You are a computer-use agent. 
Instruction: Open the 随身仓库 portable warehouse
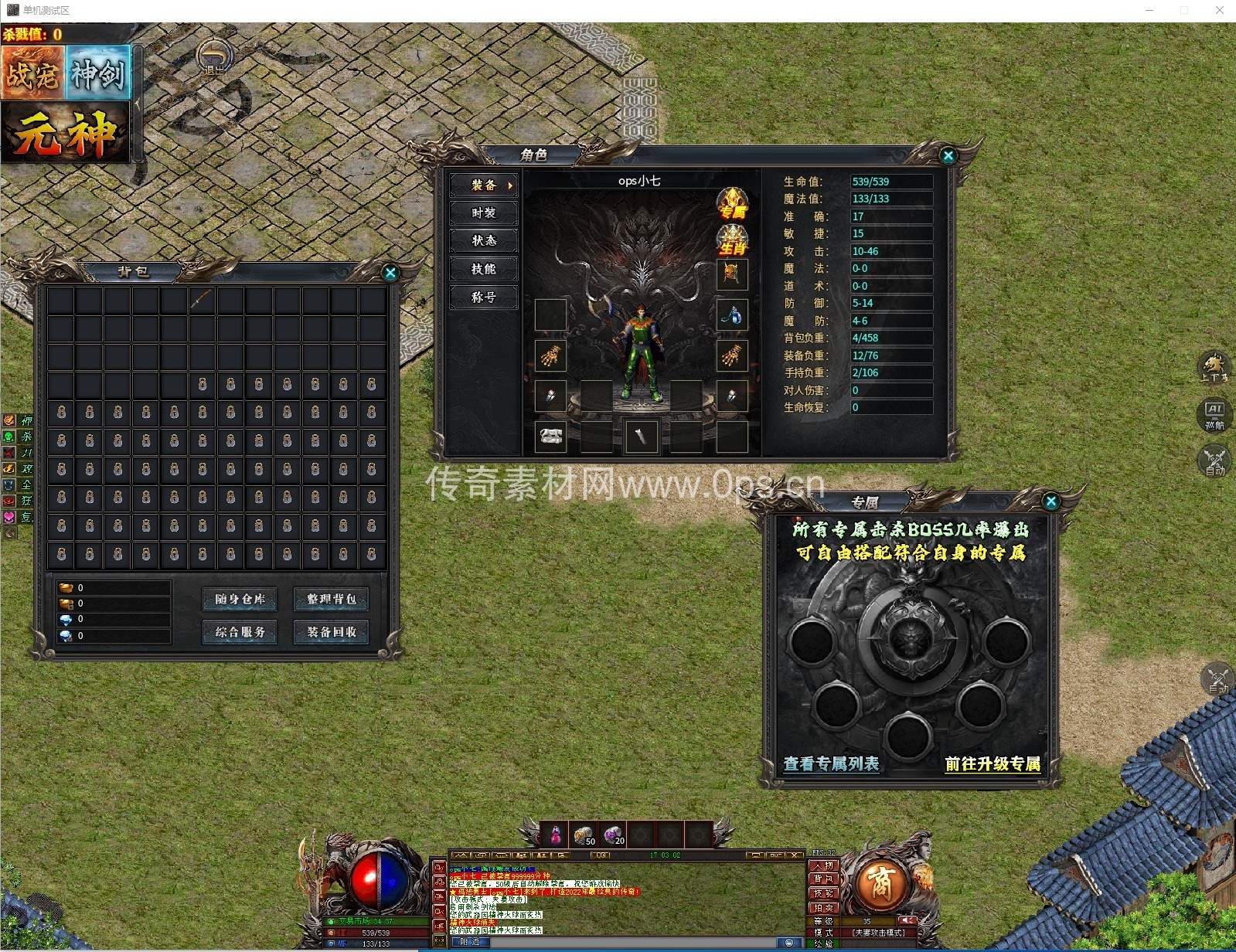(x=240, y=599)
